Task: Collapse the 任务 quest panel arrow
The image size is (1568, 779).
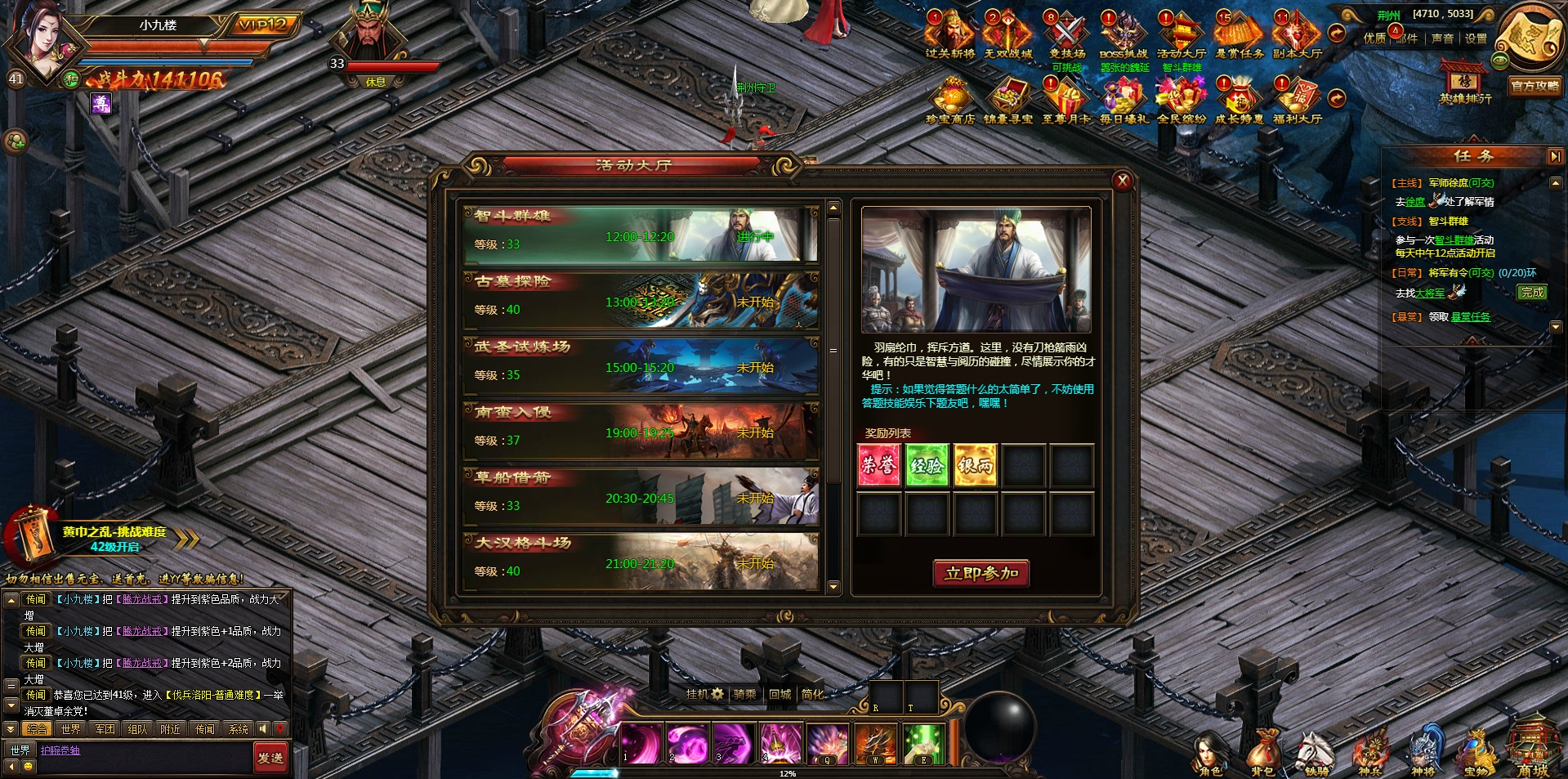Action: [1555, 155]
